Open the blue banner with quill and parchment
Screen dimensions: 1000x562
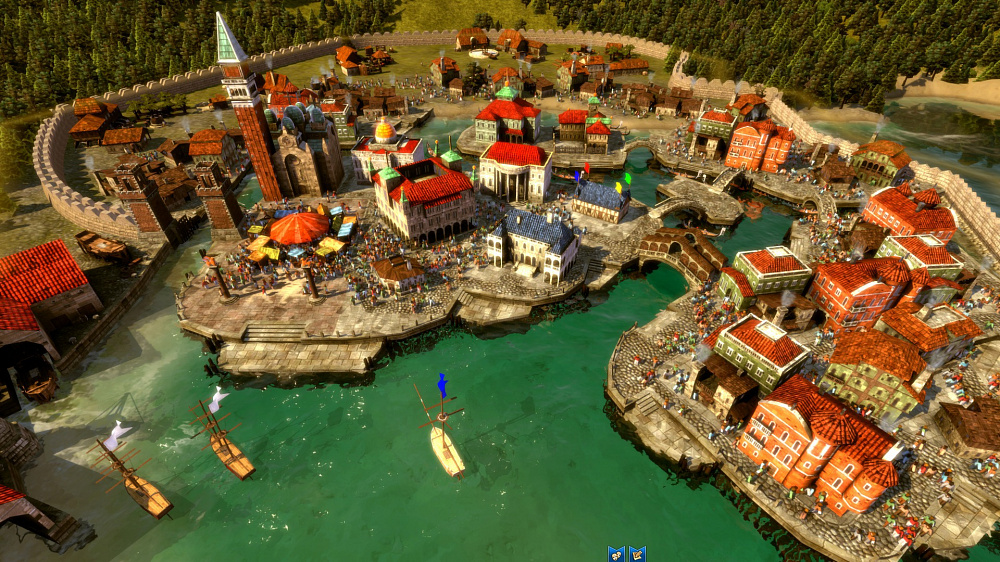pos(637,555)
